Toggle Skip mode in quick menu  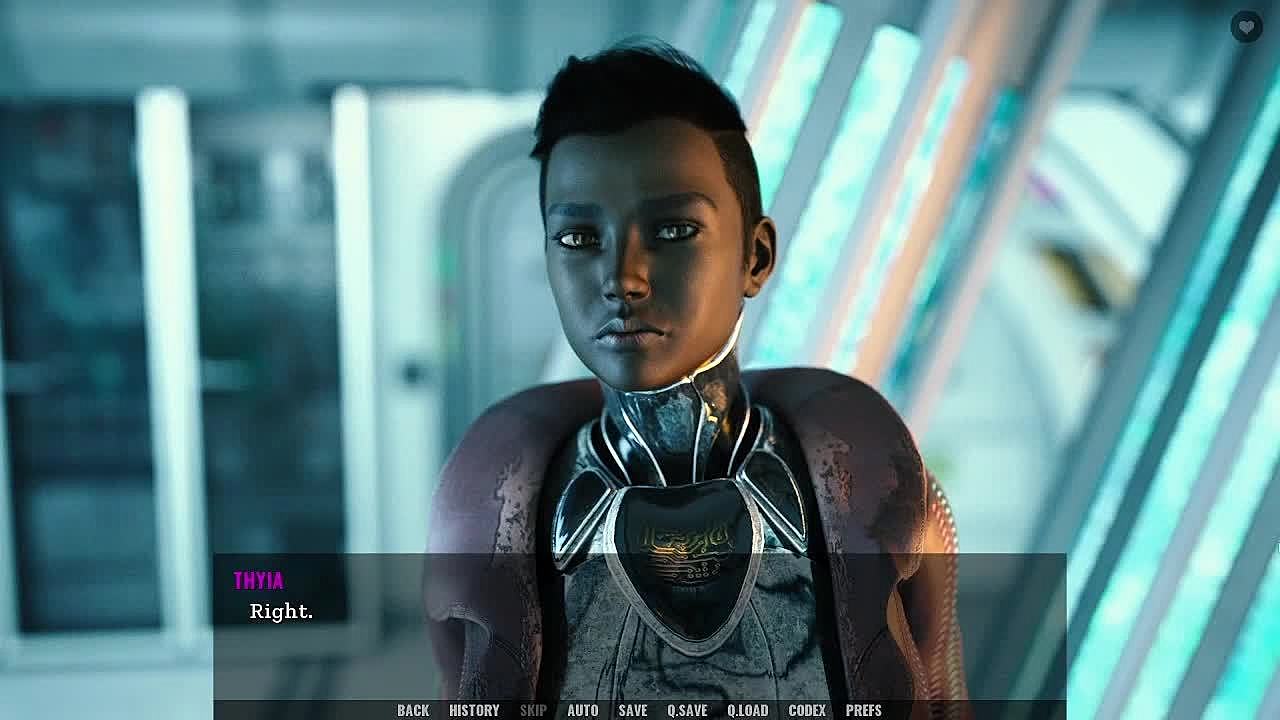[x=533, y=710]
